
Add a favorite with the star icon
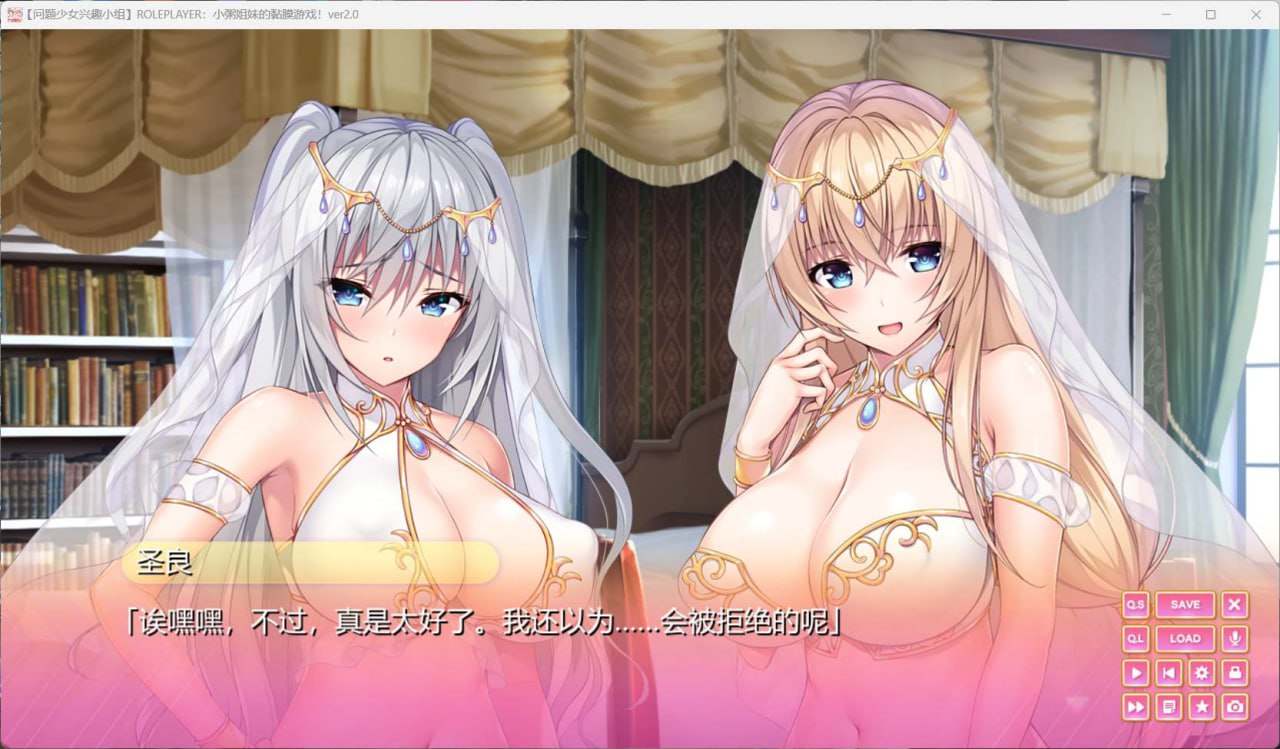coord(1201,706)
